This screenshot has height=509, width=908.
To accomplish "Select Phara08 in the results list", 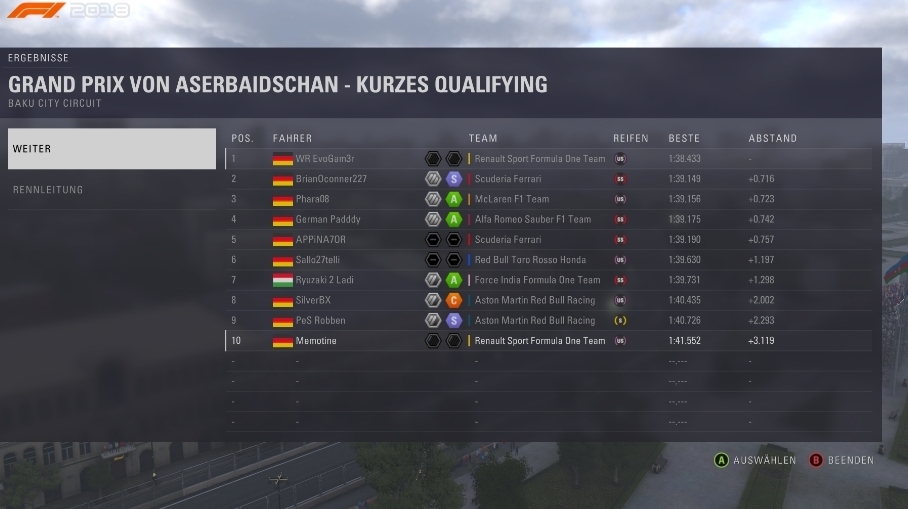I will click(548, 199).
